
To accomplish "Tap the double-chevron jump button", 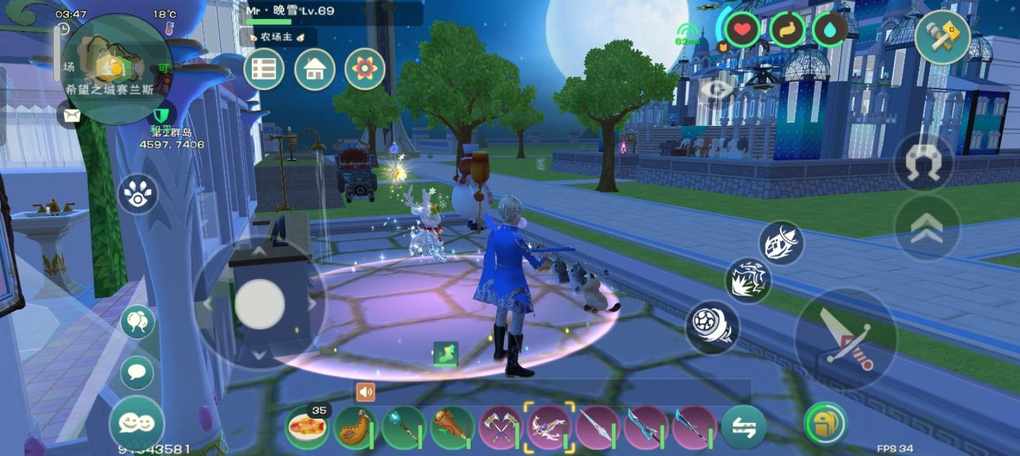I will pyautogui.click(x=926, y=228).
